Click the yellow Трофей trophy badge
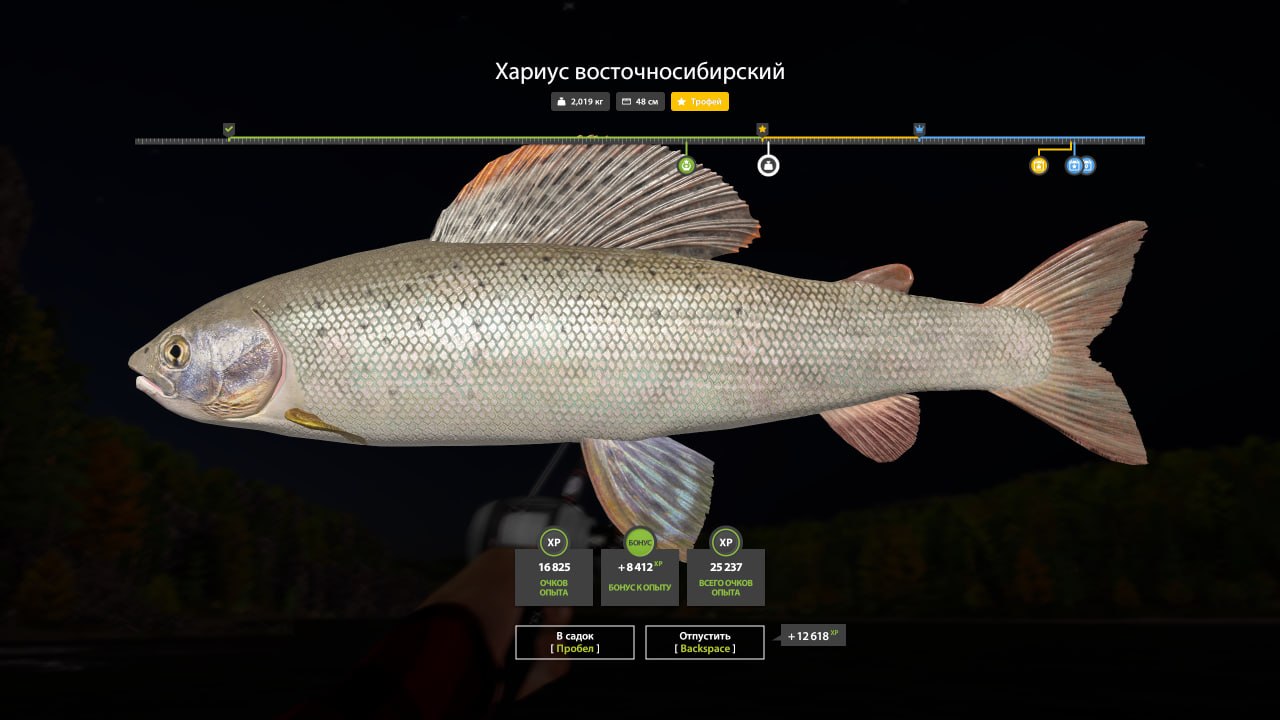This screenshot has height=720, width=1280. point(700,102)
